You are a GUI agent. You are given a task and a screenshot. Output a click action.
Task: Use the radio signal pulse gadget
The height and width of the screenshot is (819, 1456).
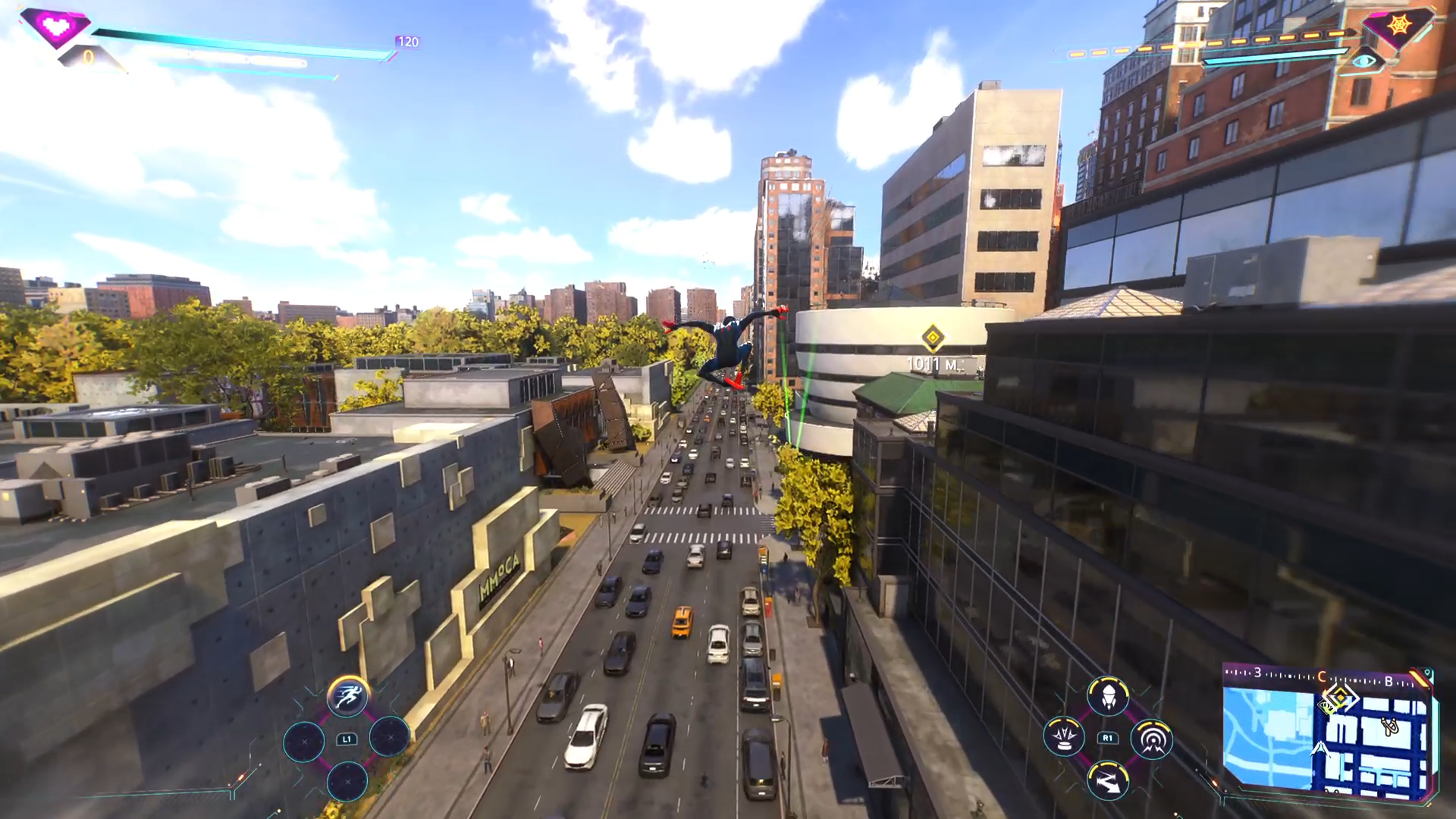click(x=1152, y=739)
